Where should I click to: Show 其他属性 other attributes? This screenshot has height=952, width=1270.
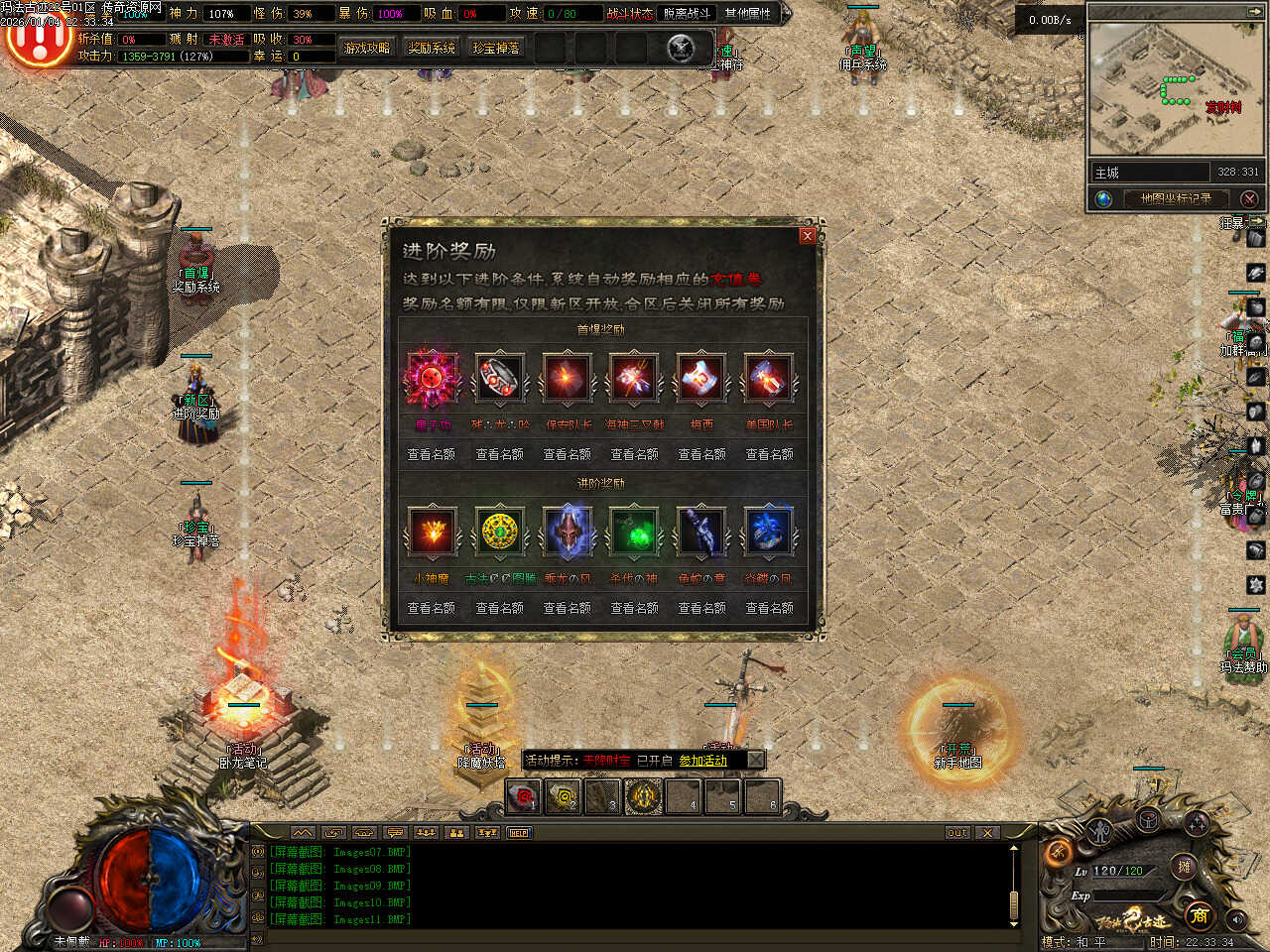(747, 13)
